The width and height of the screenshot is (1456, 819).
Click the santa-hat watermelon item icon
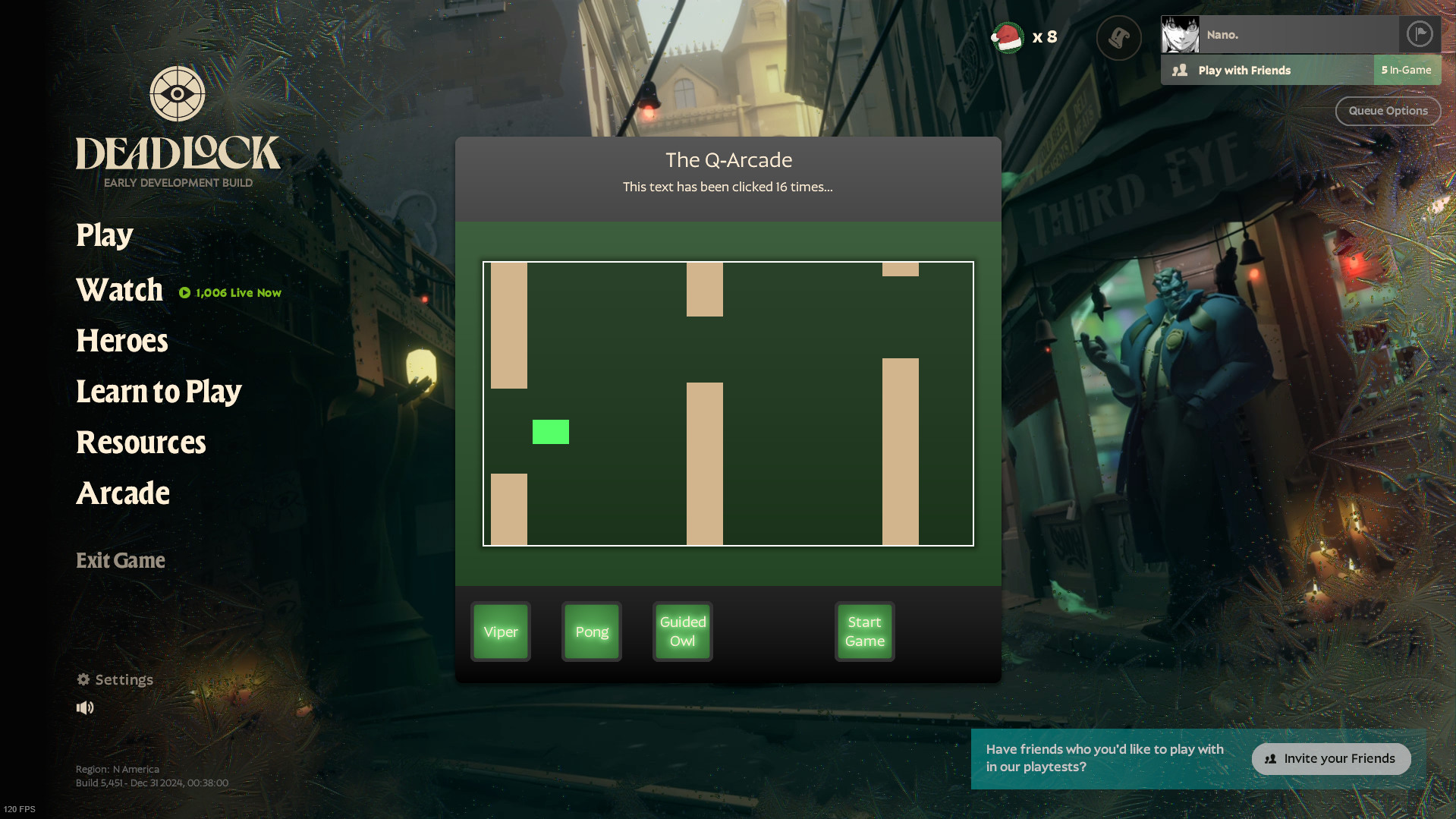(x=1007, y=36)
